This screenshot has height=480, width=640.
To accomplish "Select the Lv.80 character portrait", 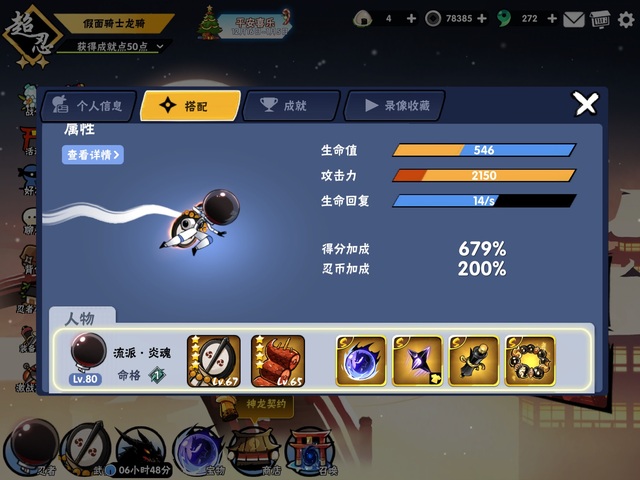I will click(x=88, y=356).
